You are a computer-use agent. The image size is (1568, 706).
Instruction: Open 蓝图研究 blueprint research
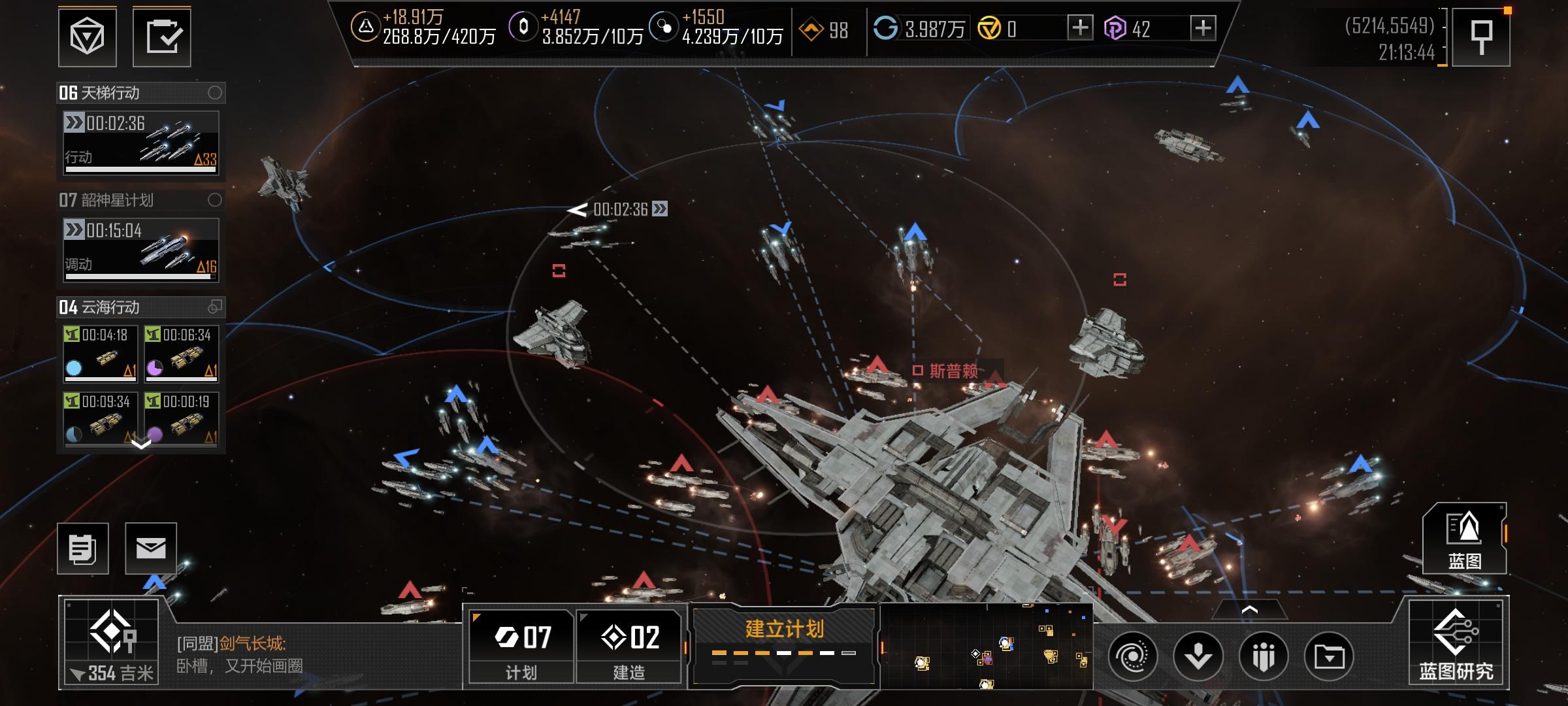(x=1456, y=644)
